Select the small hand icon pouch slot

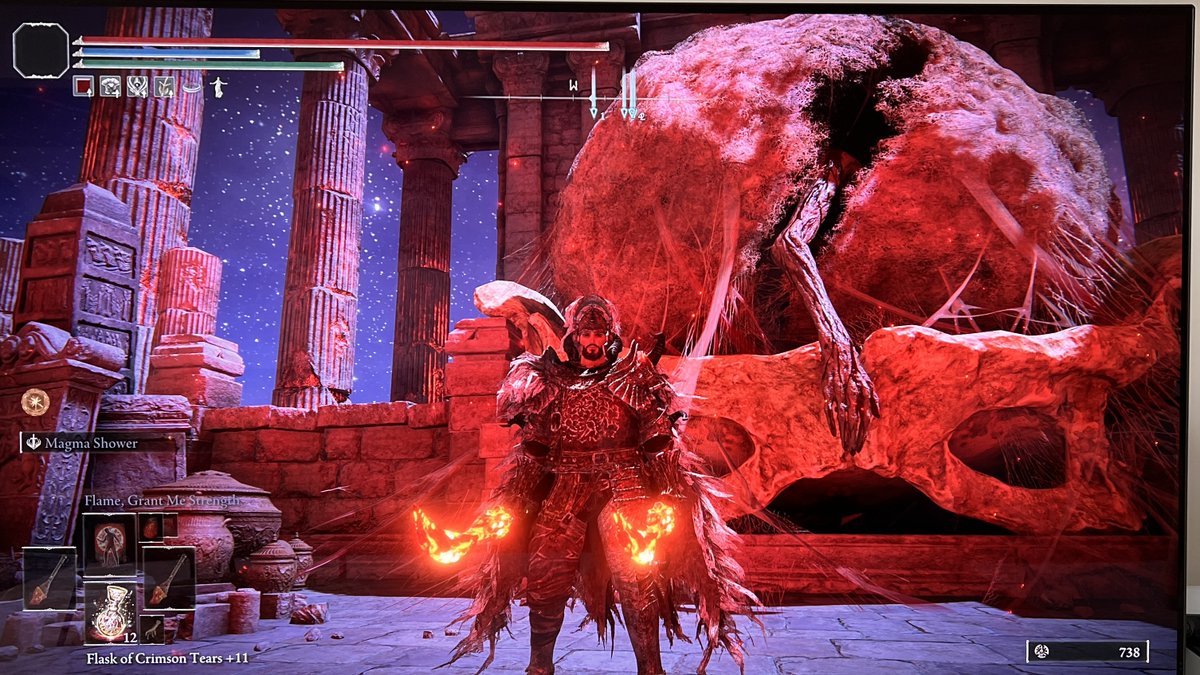[152, 629]
